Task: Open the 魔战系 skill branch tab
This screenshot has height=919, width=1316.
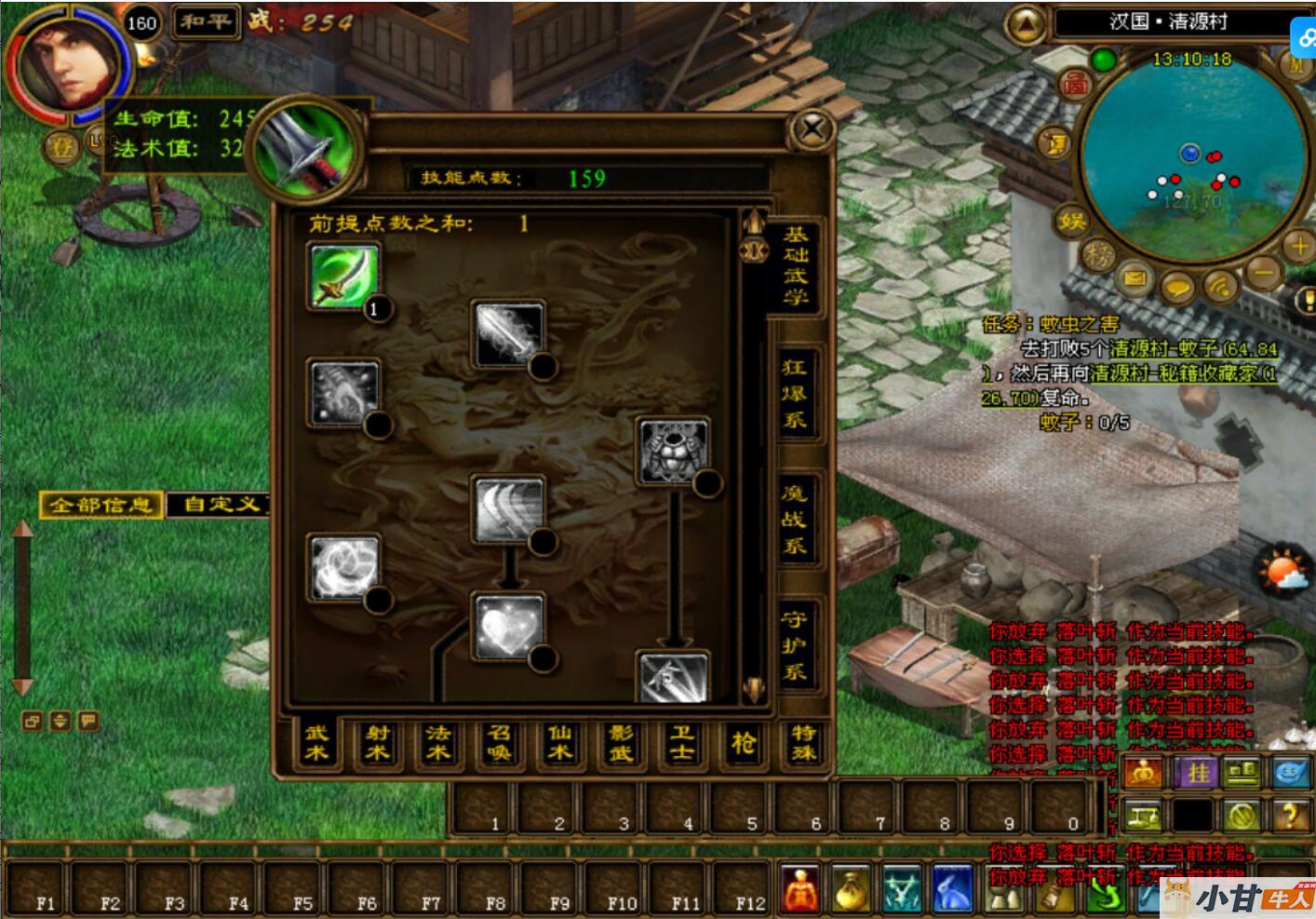Action: [x=794, y=520]
